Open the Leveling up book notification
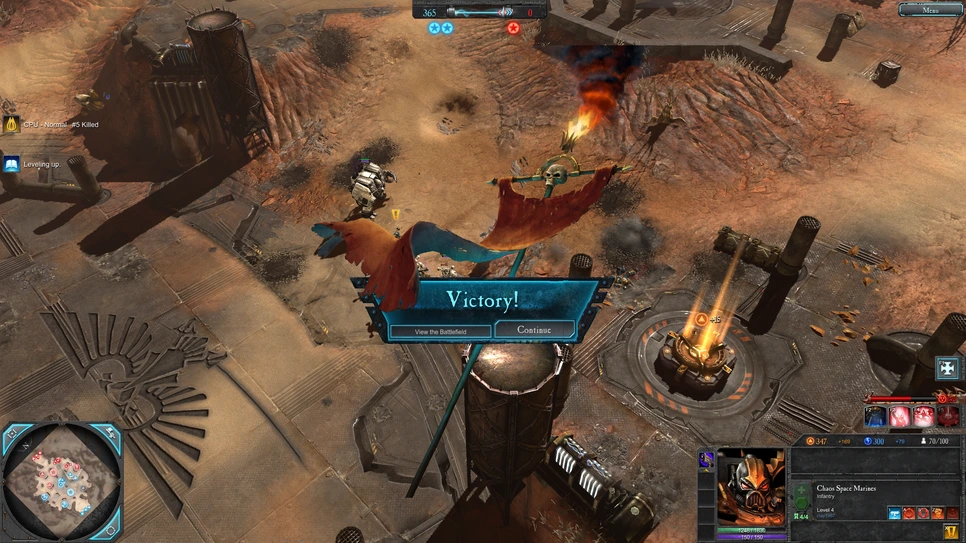 11,164
